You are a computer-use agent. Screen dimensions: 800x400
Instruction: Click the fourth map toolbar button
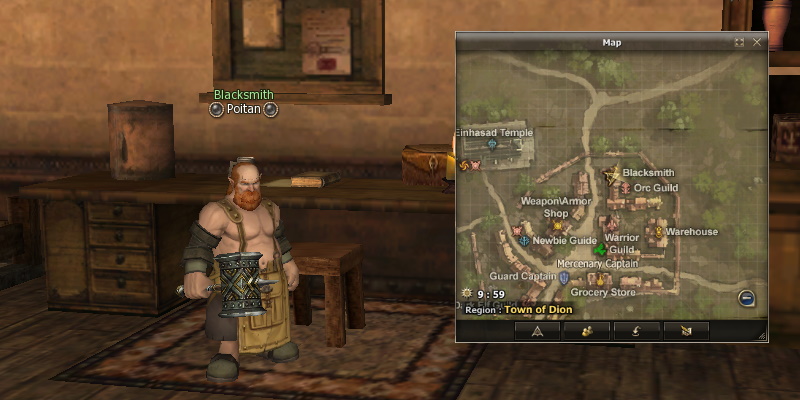tap(686, 330)
